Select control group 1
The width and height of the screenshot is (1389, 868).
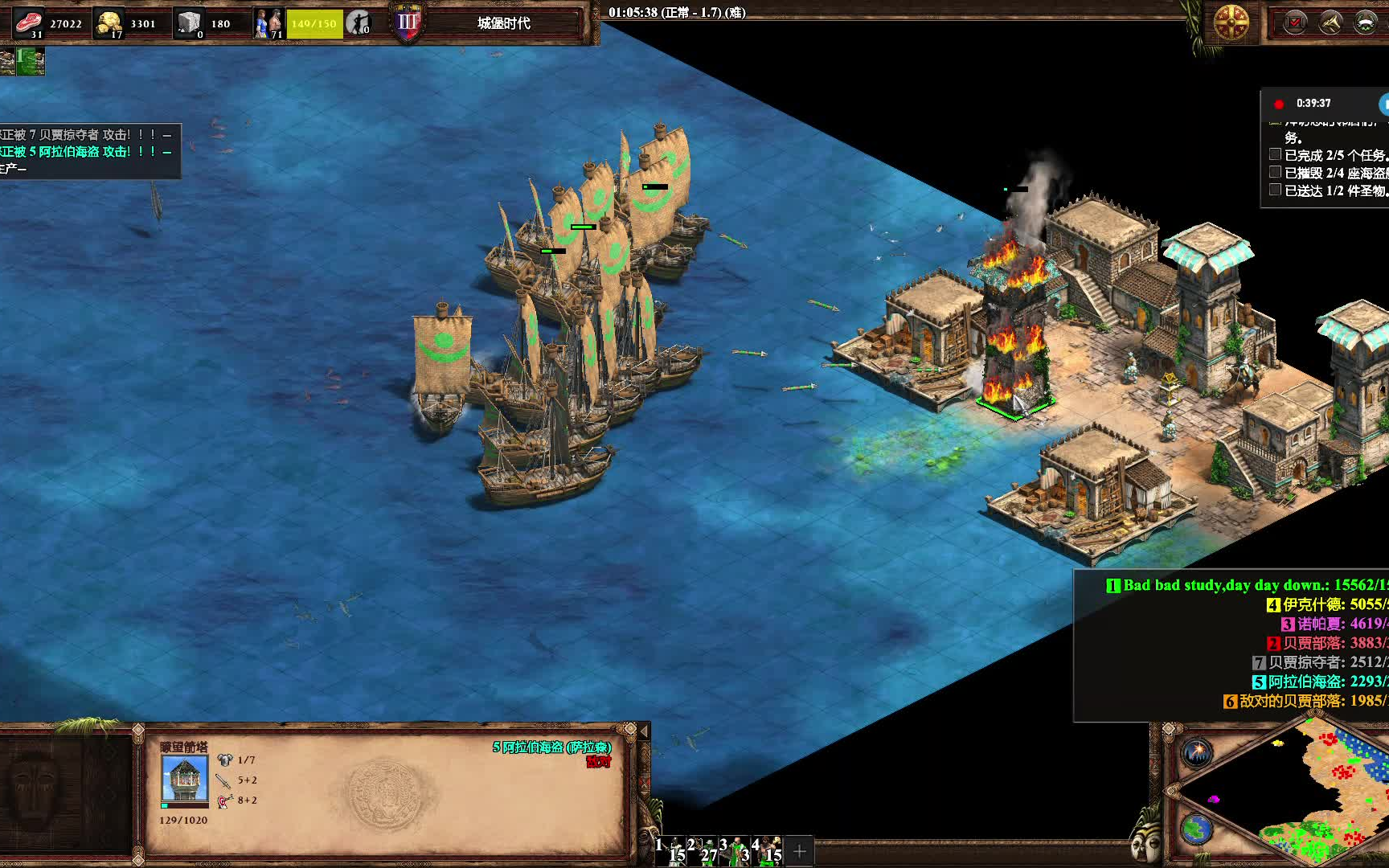[x=671, y=850]
